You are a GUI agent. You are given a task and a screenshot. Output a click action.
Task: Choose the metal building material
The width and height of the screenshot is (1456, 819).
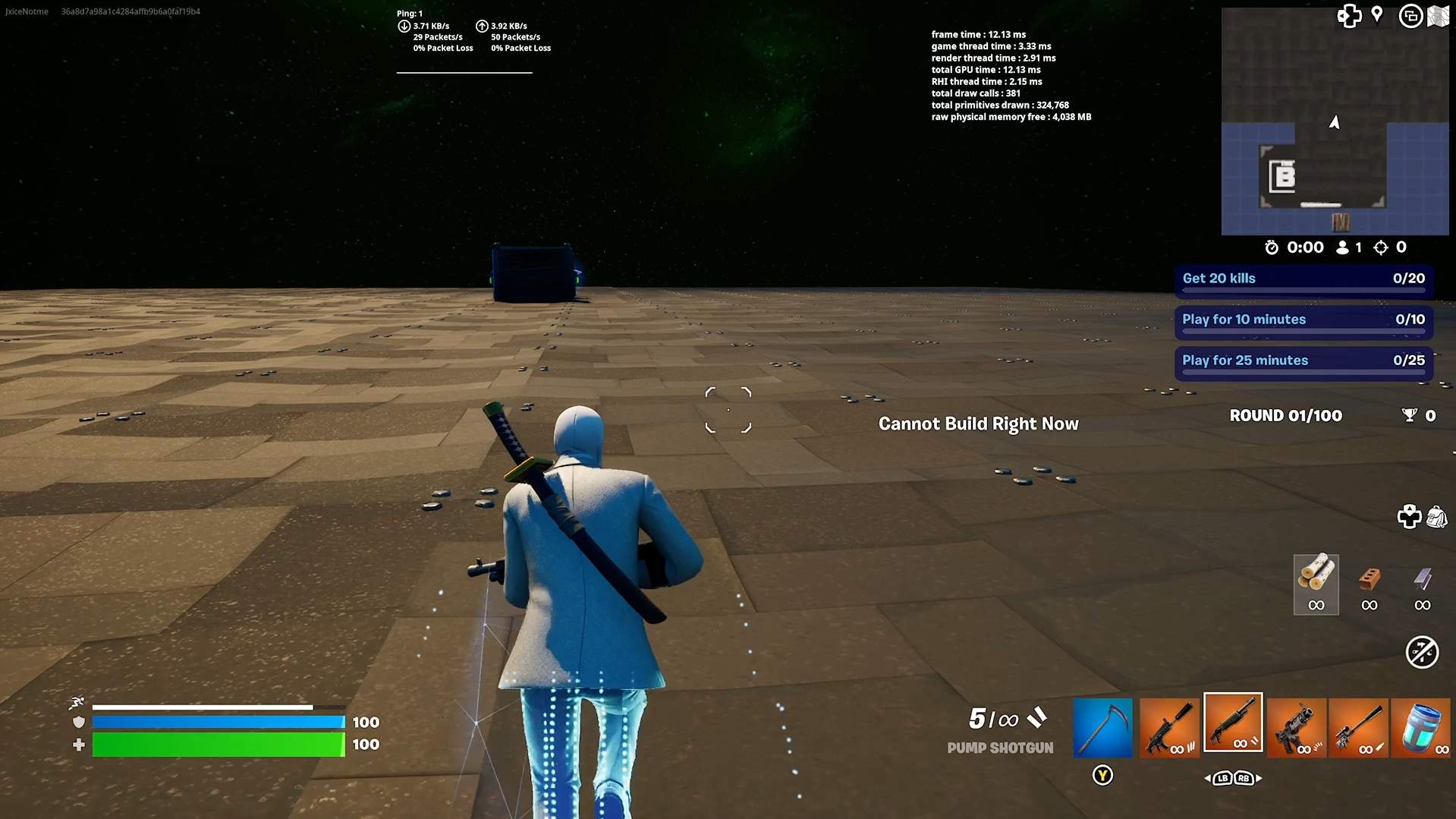click(1422, 583)
